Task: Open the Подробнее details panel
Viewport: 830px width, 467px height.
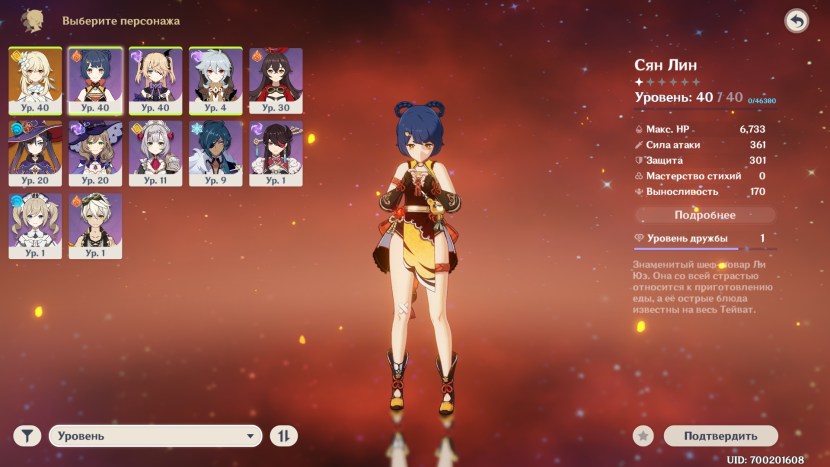Action: point(705,215)
